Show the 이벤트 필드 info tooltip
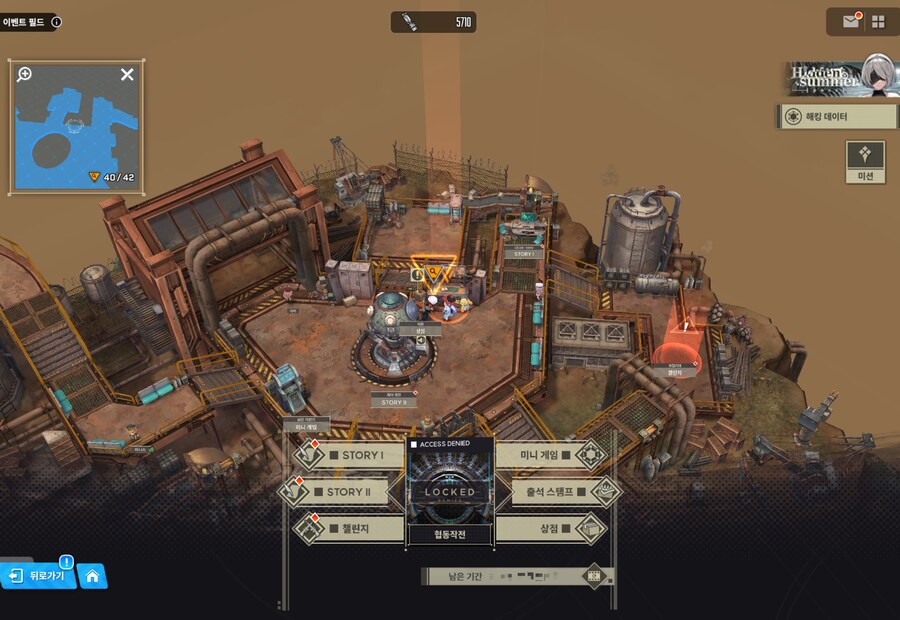 click(x=56, y=21)
